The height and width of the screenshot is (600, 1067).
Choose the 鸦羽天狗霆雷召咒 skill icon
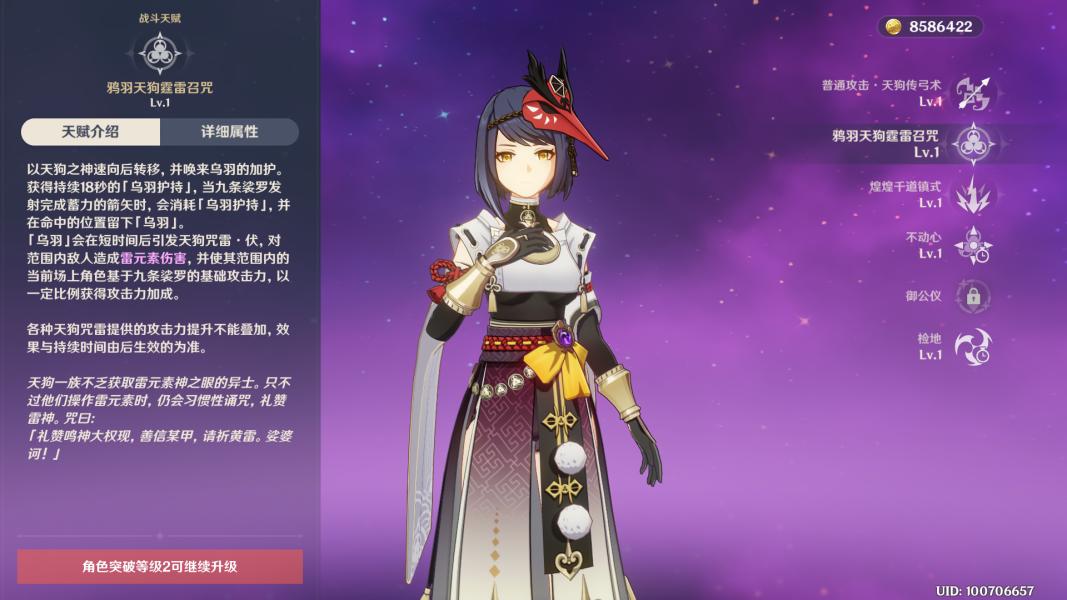[972, 144]
